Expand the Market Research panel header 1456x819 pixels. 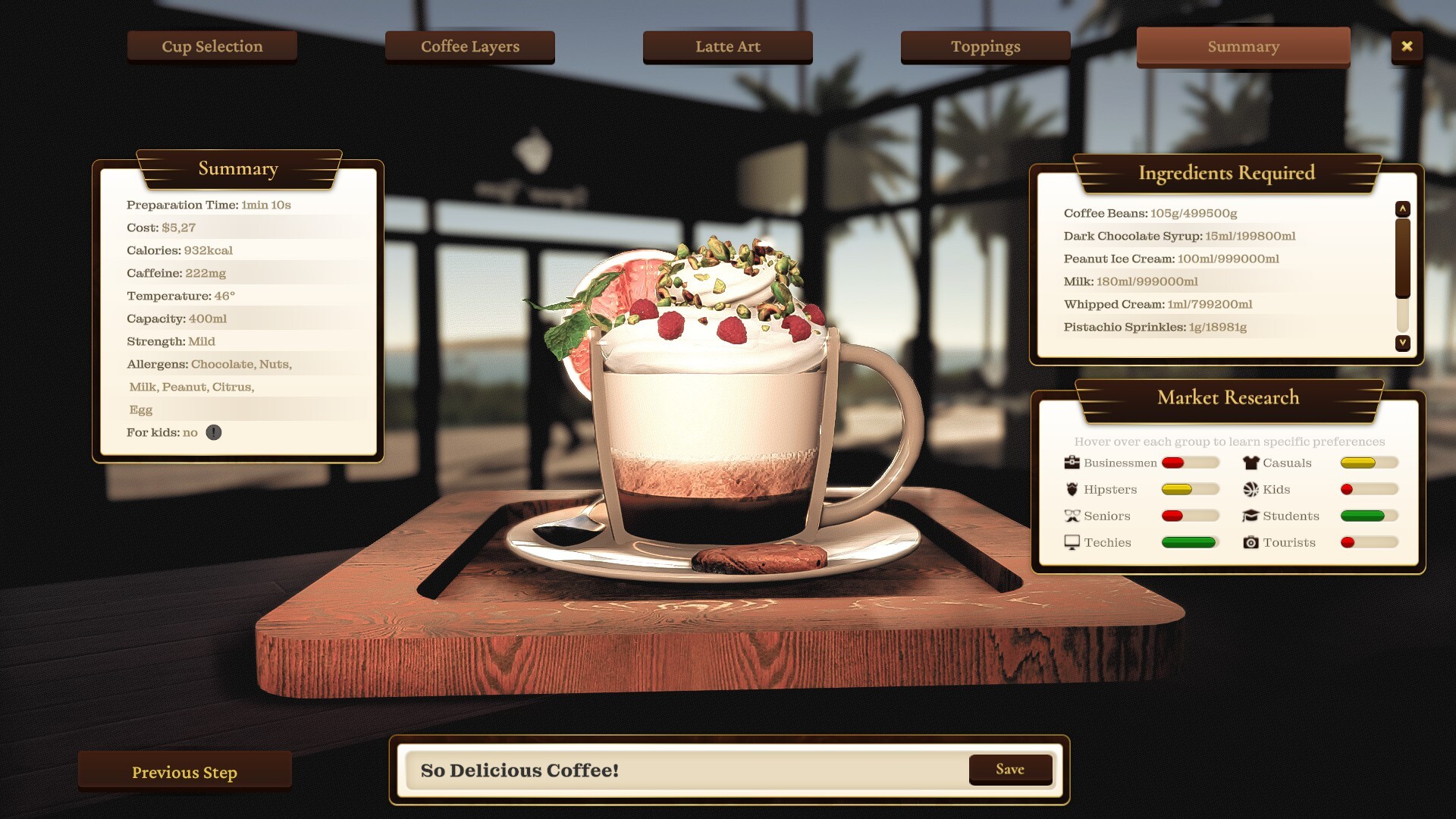click(1227, 397)
